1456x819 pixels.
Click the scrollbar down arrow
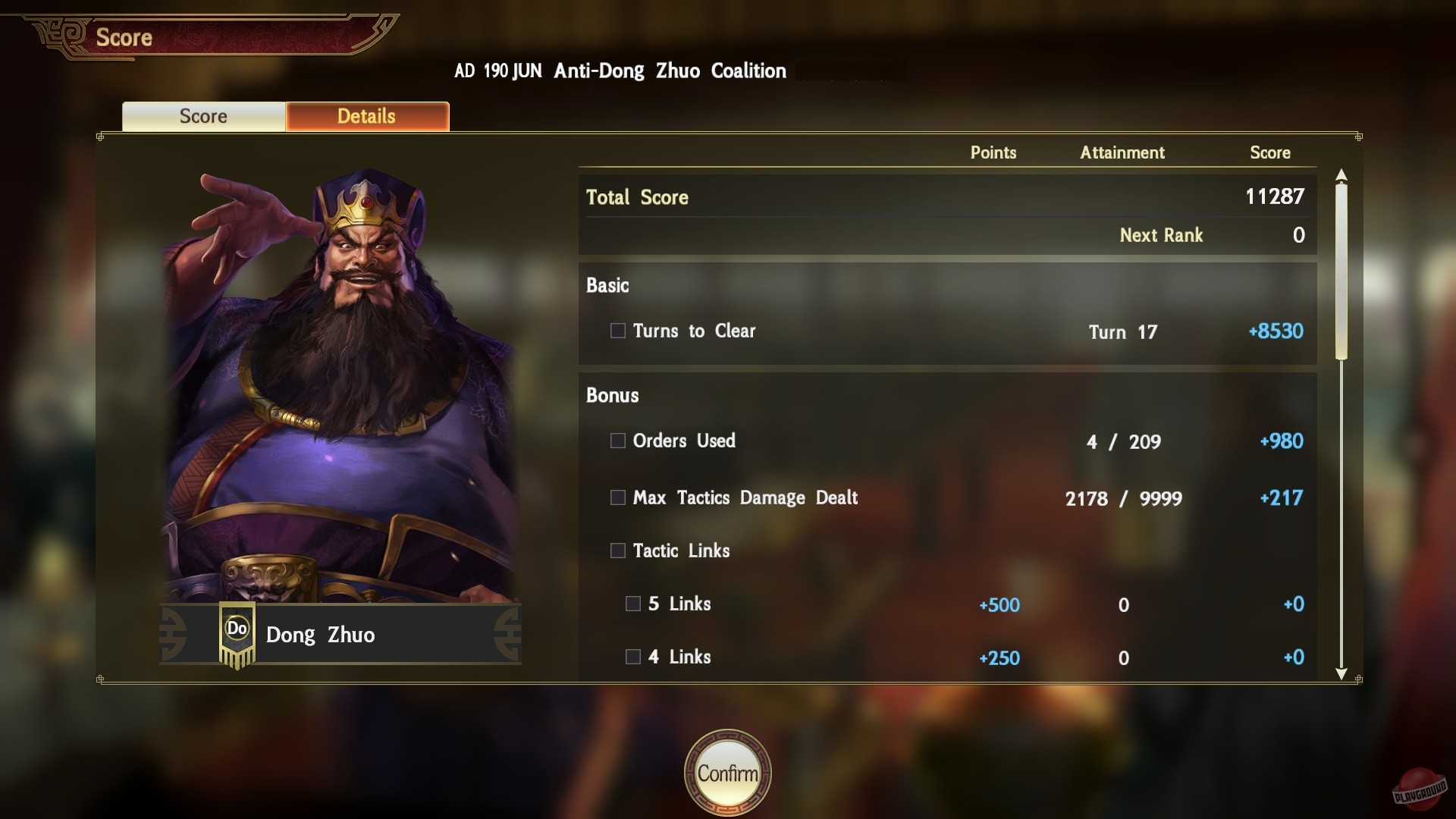pyautogui.click(x=1342, y=673)
